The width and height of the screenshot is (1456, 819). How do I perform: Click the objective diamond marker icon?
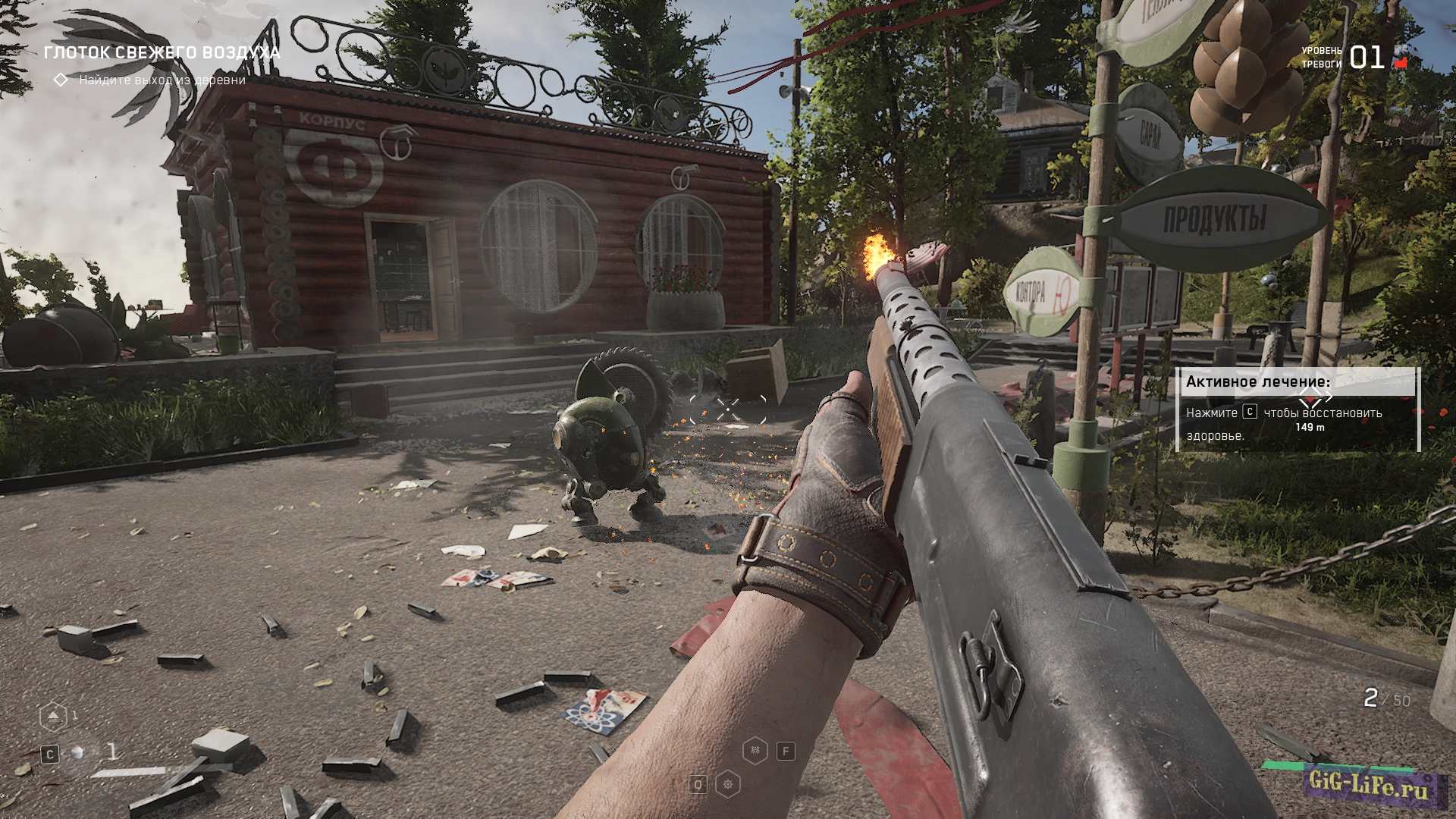point(61,80)
